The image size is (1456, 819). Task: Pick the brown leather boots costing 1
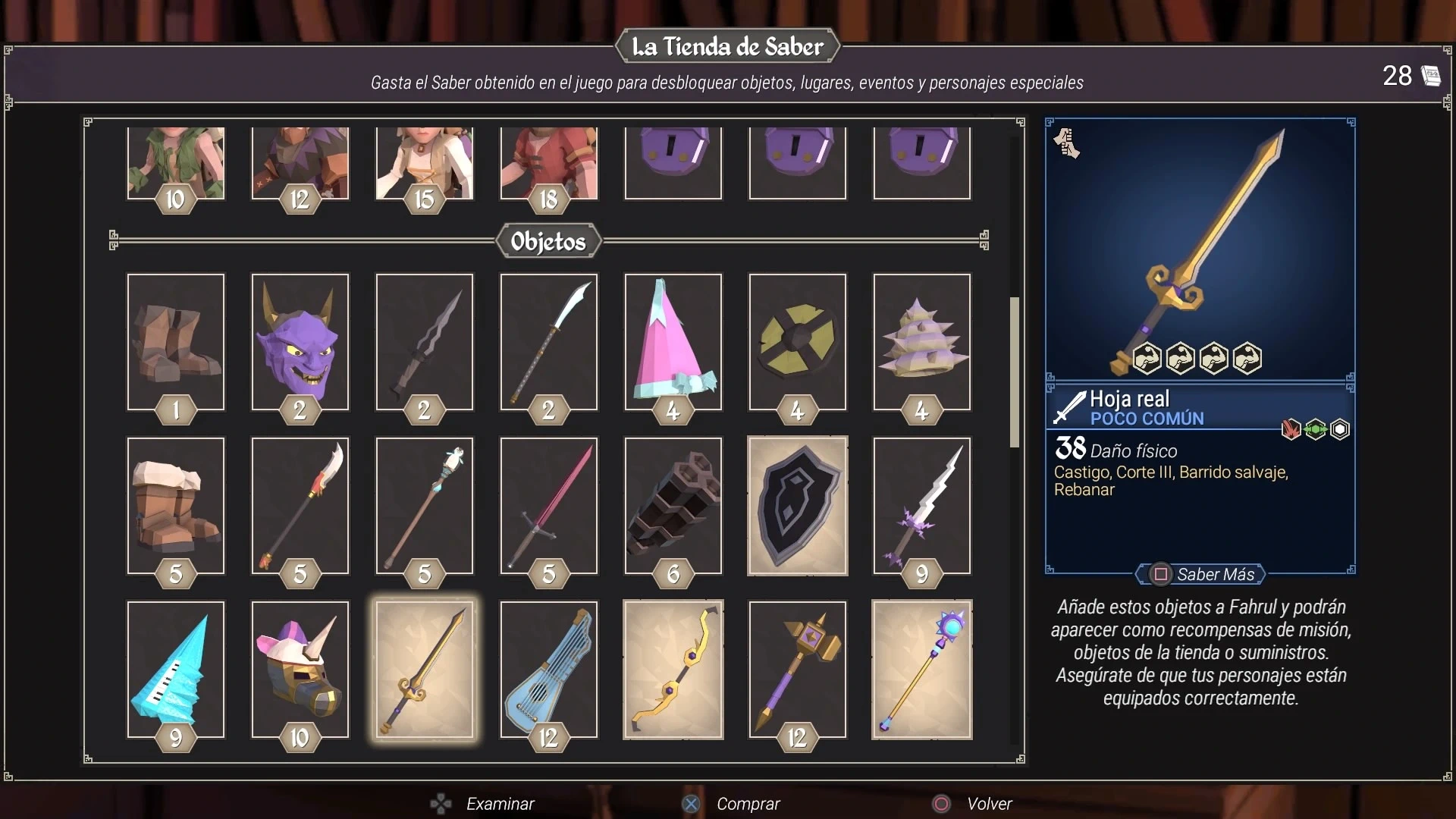(175, 341)
